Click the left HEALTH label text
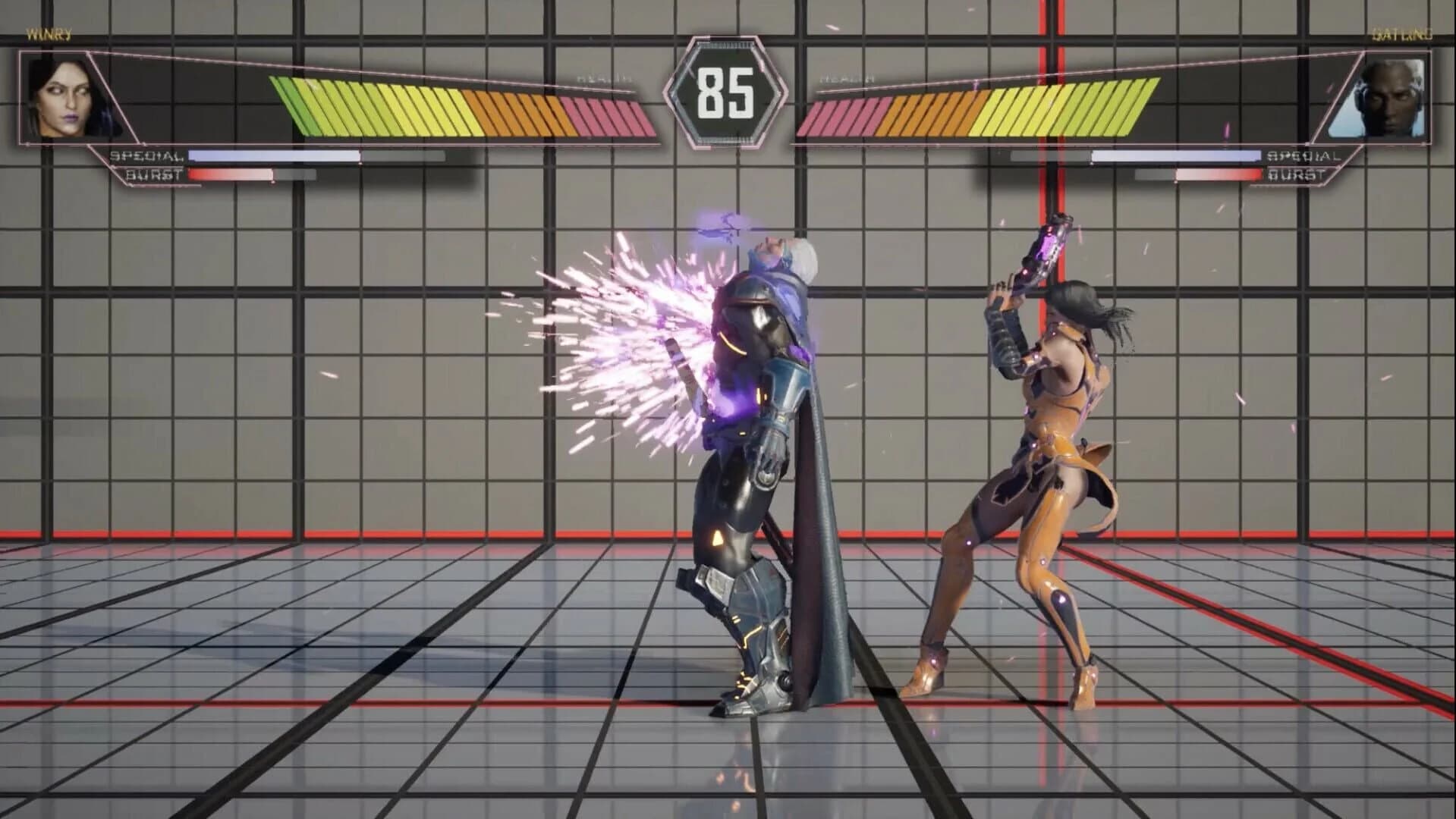Image resolution: width=1456 pixels, height=819 pixels. pyautogui.click(x=603, y=76)
